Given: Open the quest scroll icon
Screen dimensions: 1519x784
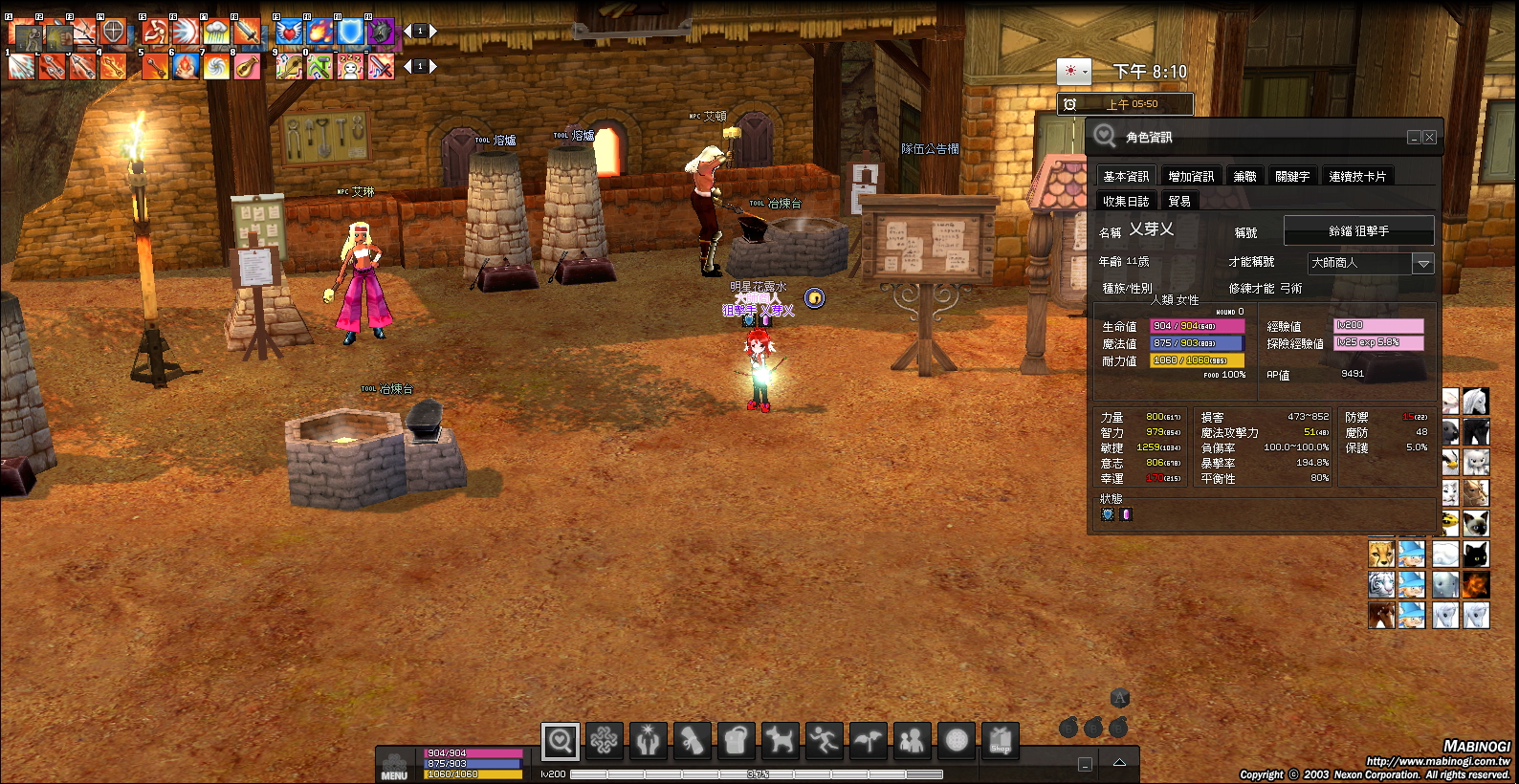Looking at the screenshot, I should [x=692, y=740].
